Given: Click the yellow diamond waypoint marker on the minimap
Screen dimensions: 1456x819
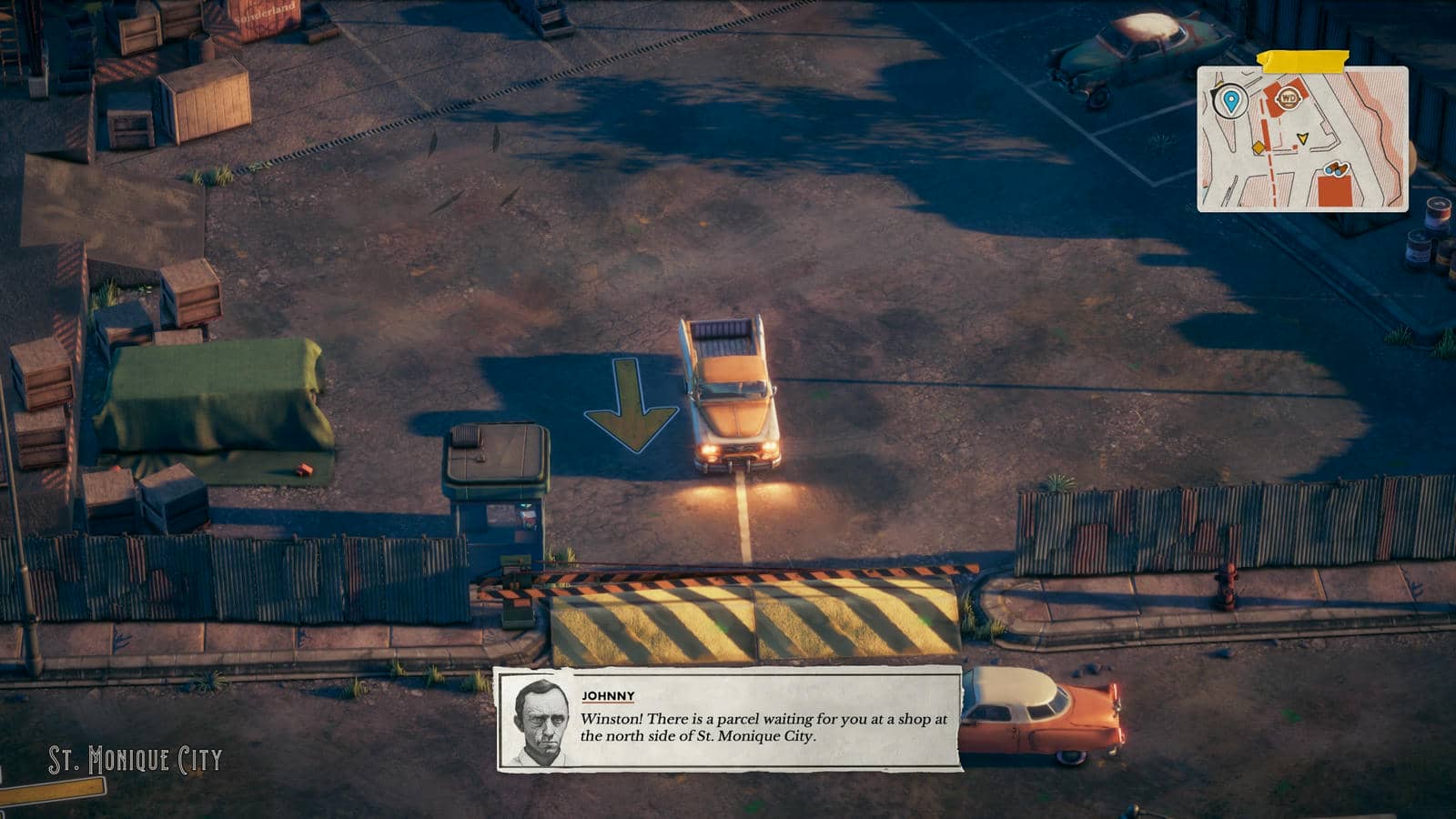Looking at the screenshot, I should pyautogui.click(x=1259, y=147).
